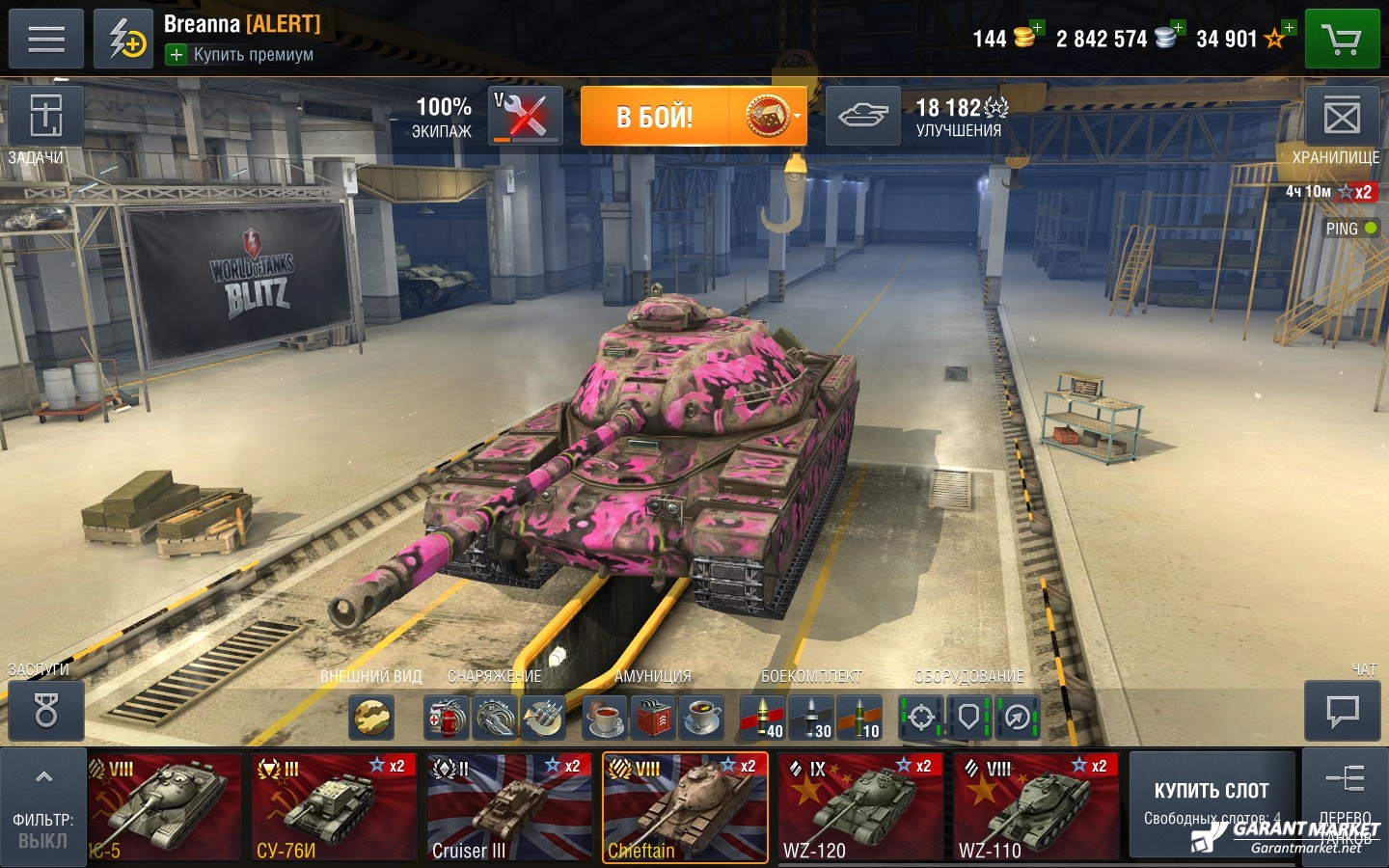Open the Задачи missions panel
The image size is (1389, 868).
click(45, 116)
